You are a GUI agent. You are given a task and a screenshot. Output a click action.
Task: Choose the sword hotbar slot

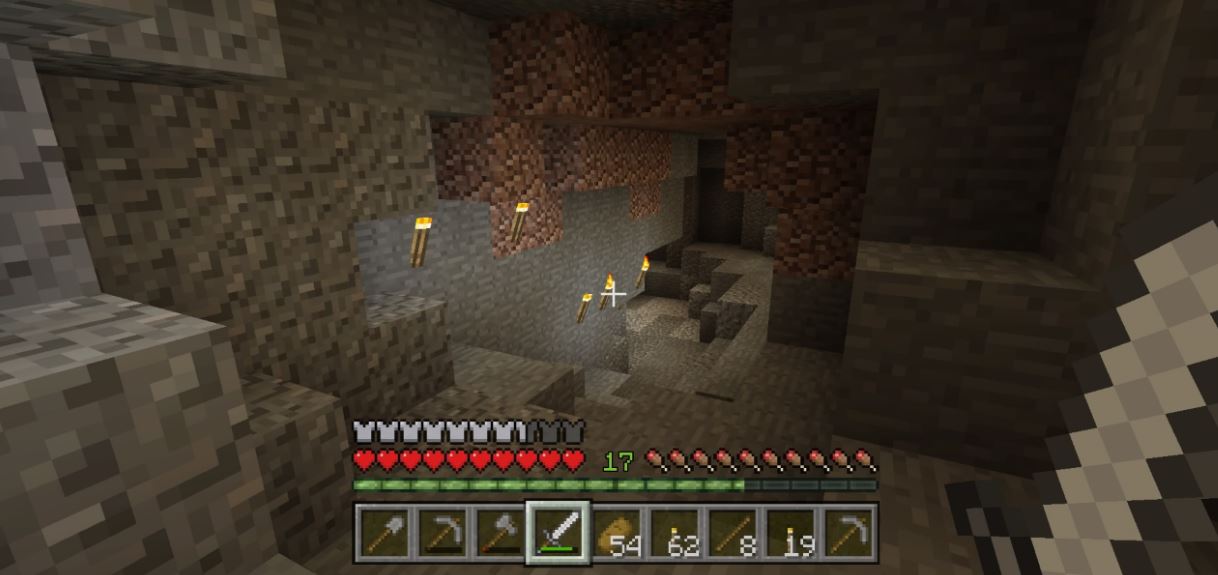point(558,533)
